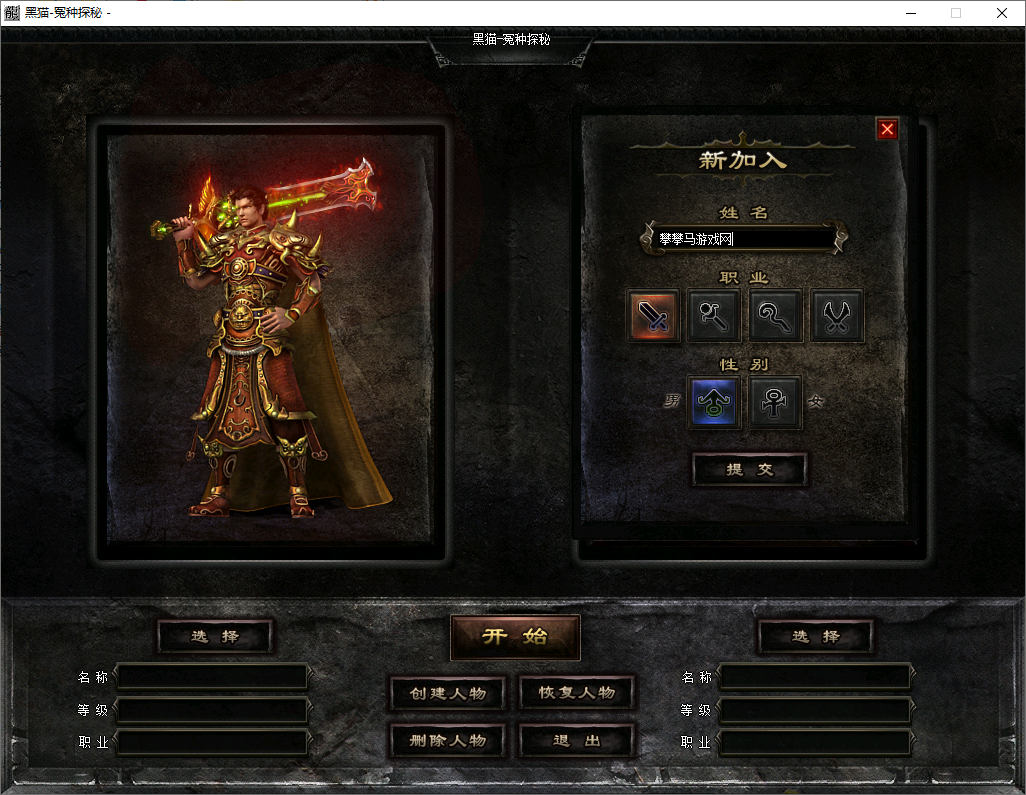Minimize the game window

(910, 13)
